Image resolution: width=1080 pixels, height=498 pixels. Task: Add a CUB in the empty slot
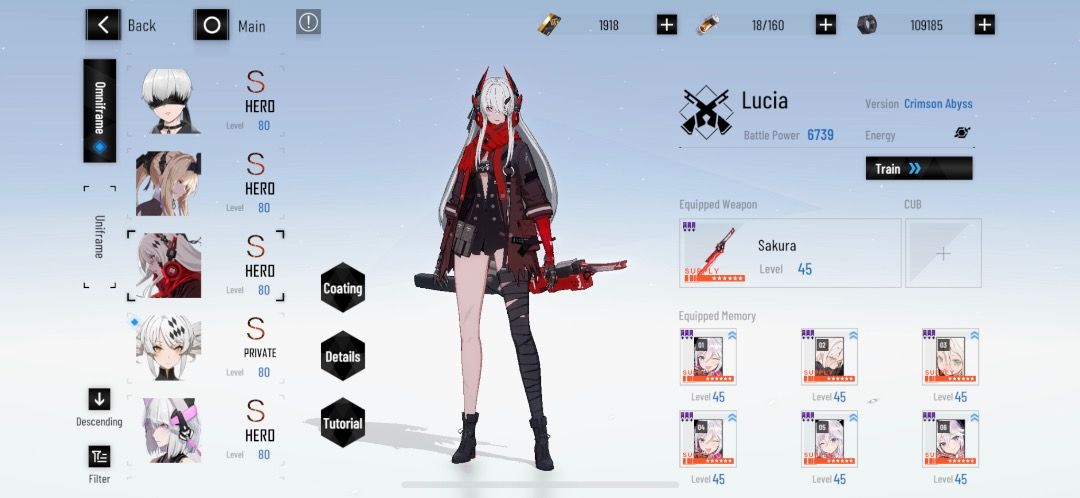(943, 253)
